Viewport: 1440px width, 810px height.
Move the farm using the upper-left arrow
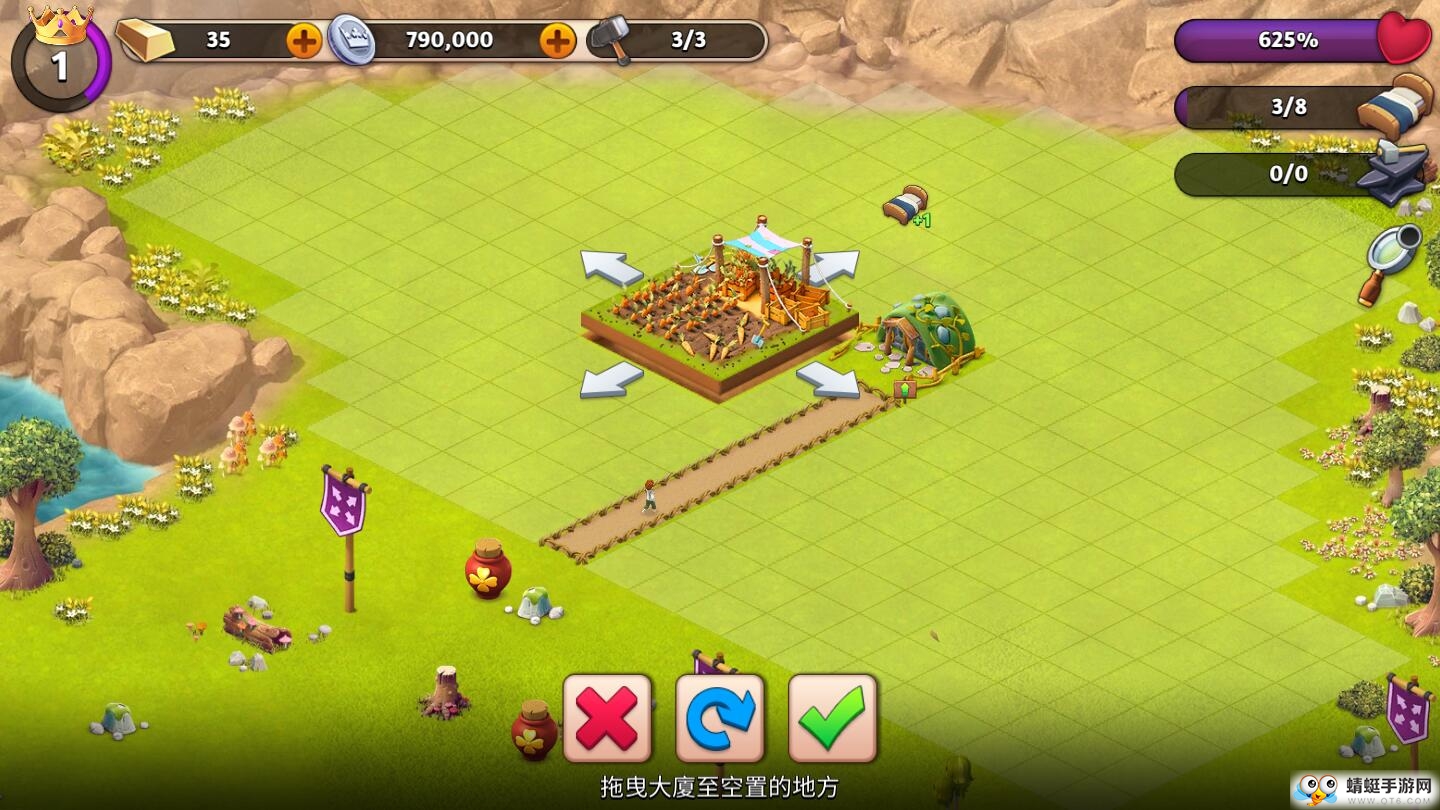coord(611,267)
